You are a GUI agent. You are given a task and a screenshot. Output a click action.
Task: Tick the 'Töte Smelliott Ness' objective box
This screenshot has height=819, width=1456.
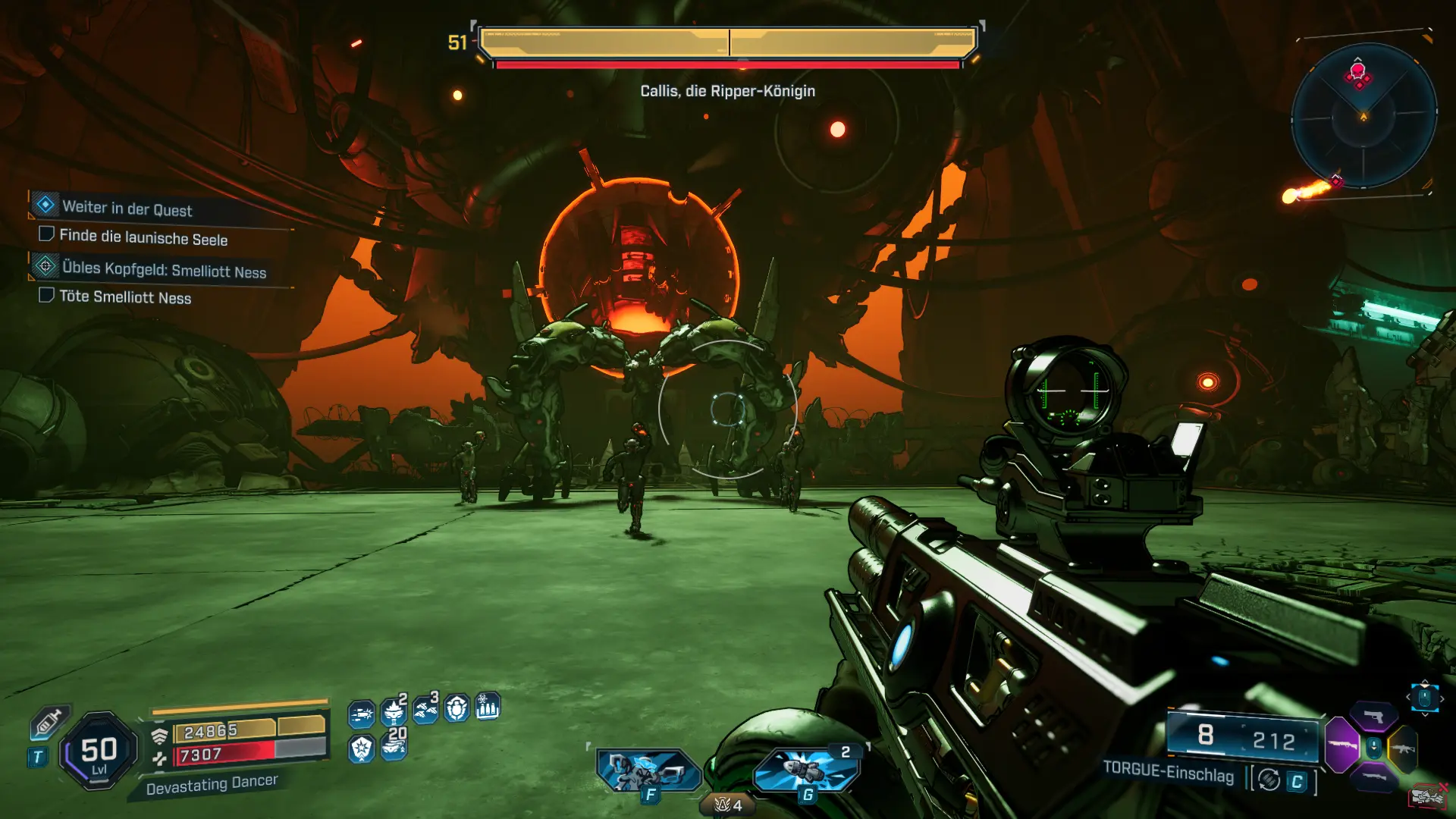[x=46, y=295]
